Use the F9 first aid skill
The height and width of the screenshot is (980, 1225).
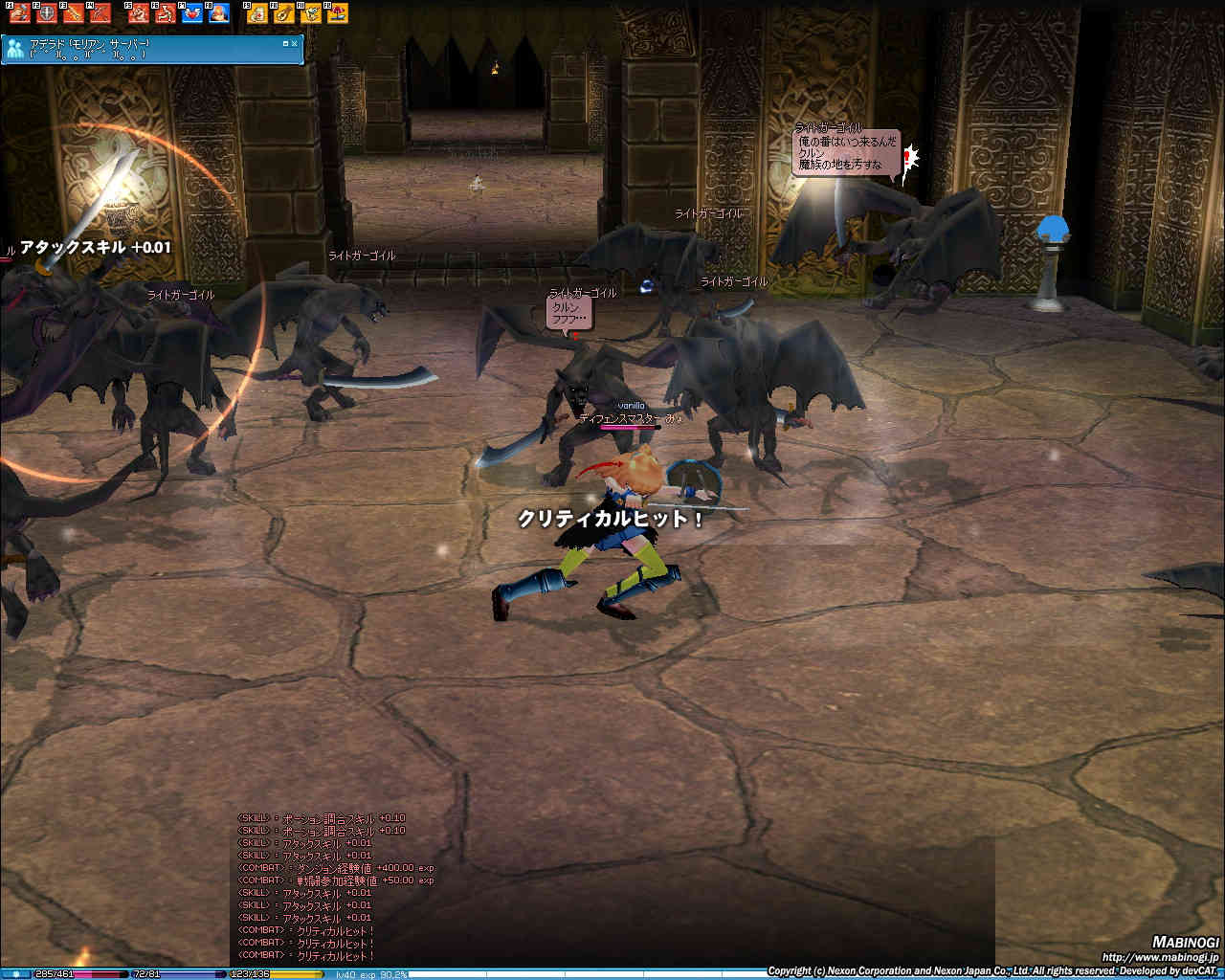(256, 13)
